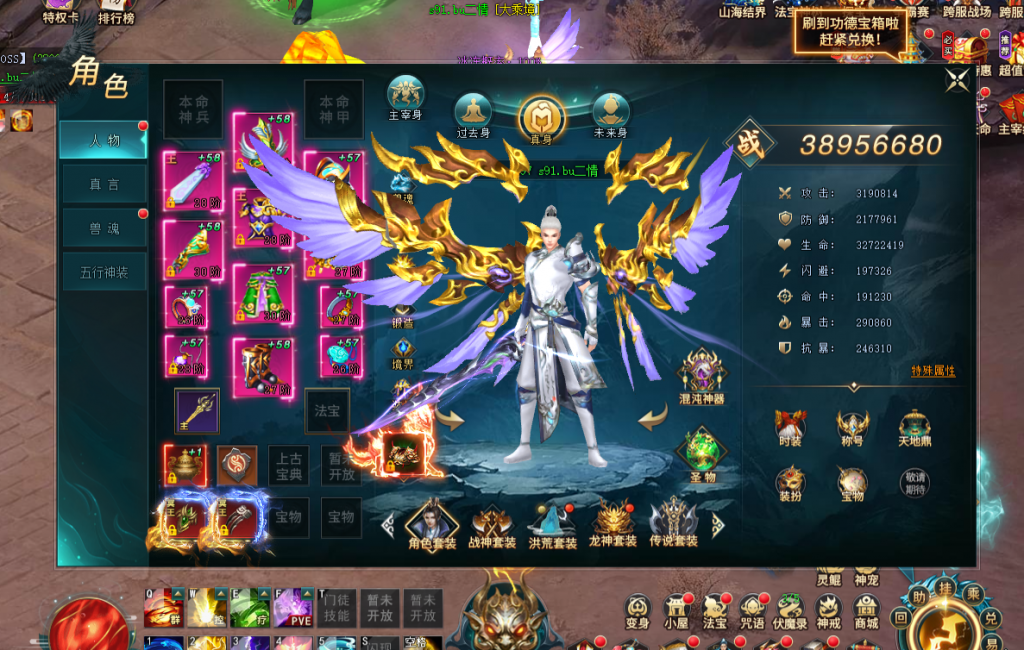This screenshot has height=650, width=1024.
Task: Open the 真言 tab
Action: tap(103, 184)
